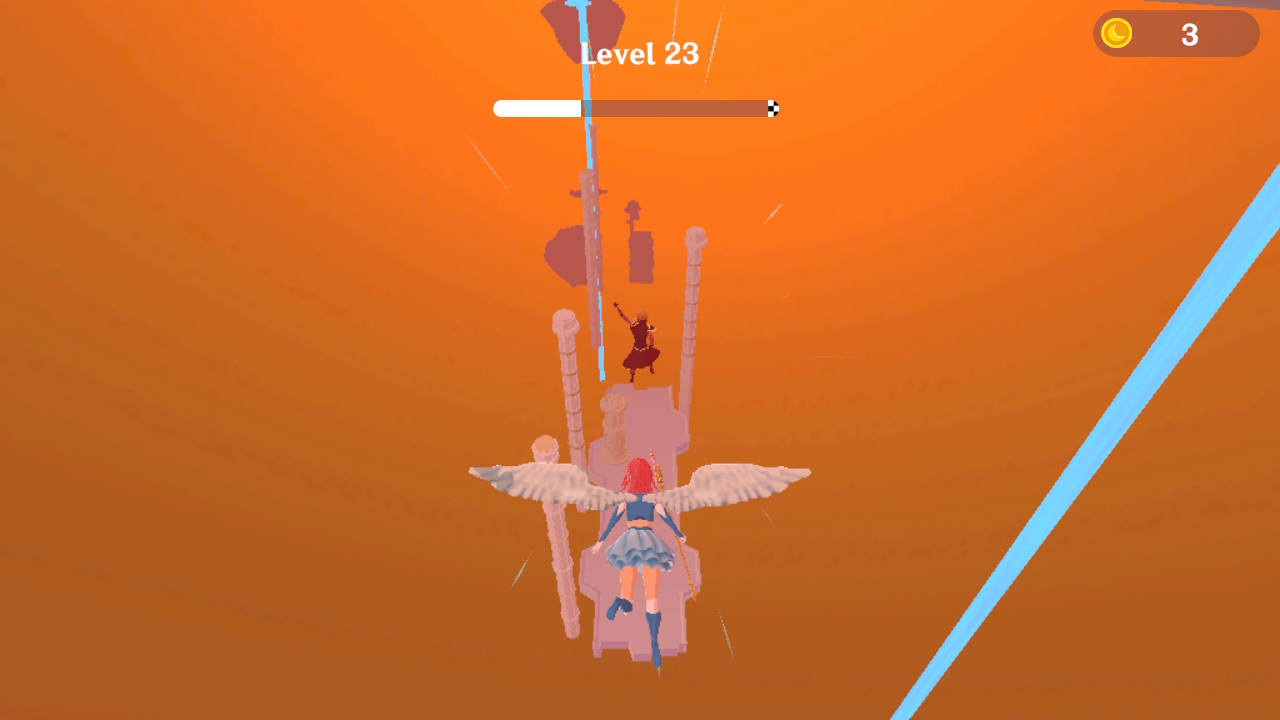Tap the Level 23 title text
Screen dimensions: 1280x720
tap(640, 53)
